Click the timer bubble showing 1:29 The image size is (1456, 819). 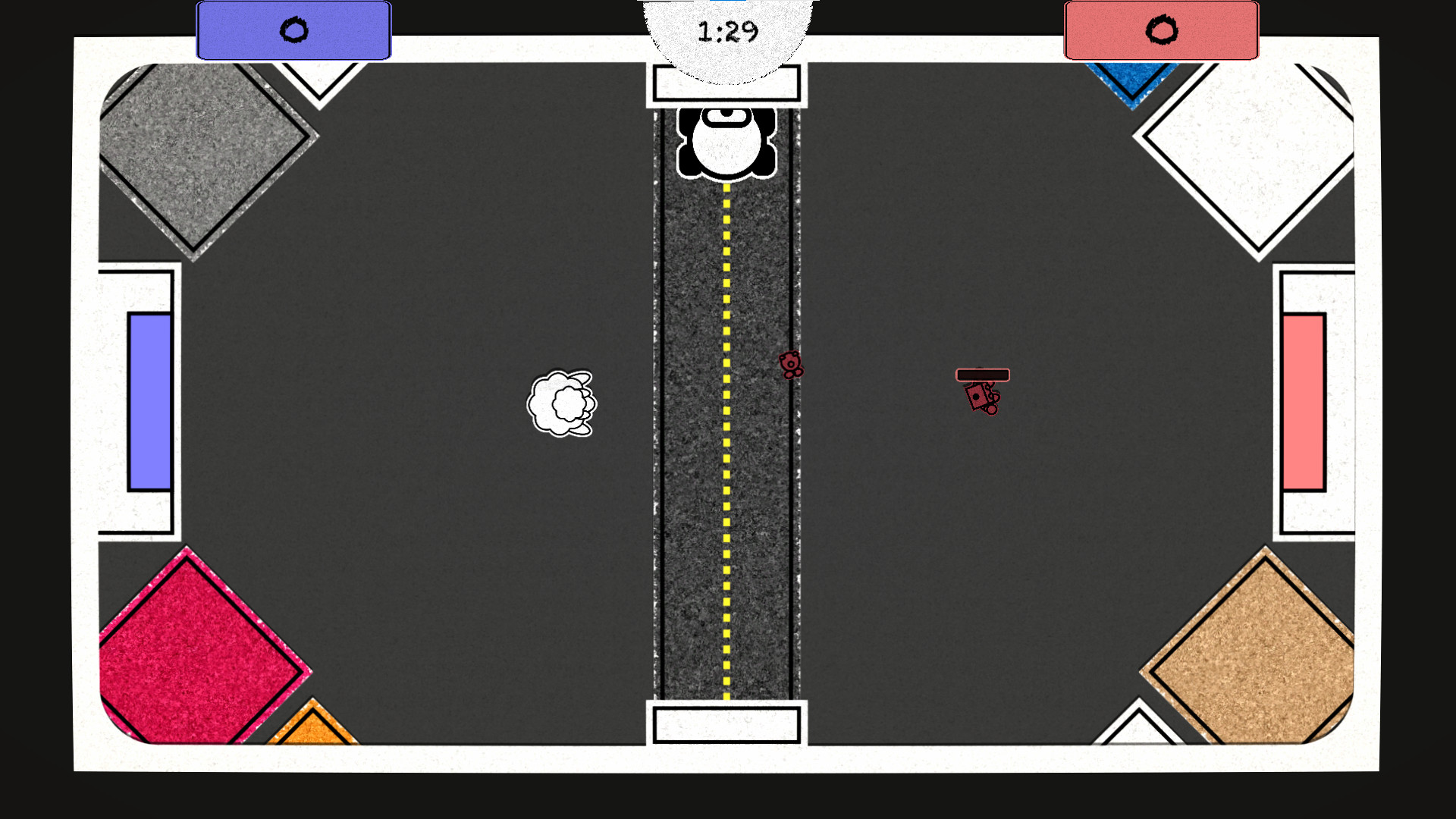click(x=726, y=32)
